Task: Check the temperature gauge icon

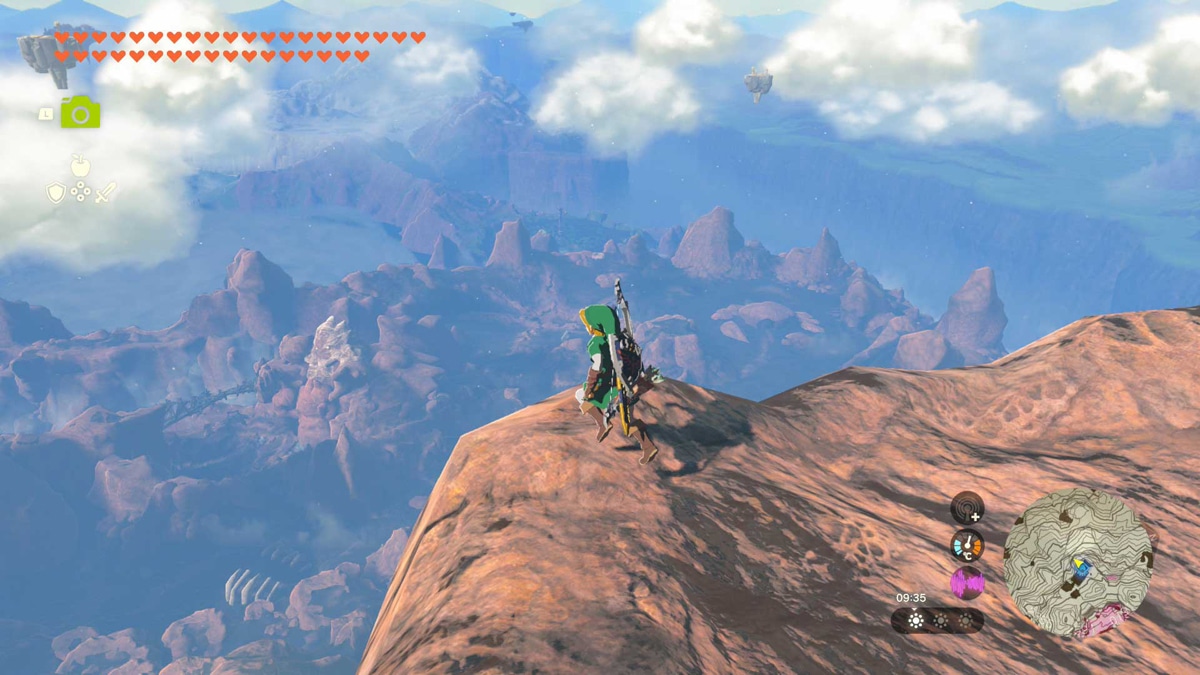Action: coord(967,545)
